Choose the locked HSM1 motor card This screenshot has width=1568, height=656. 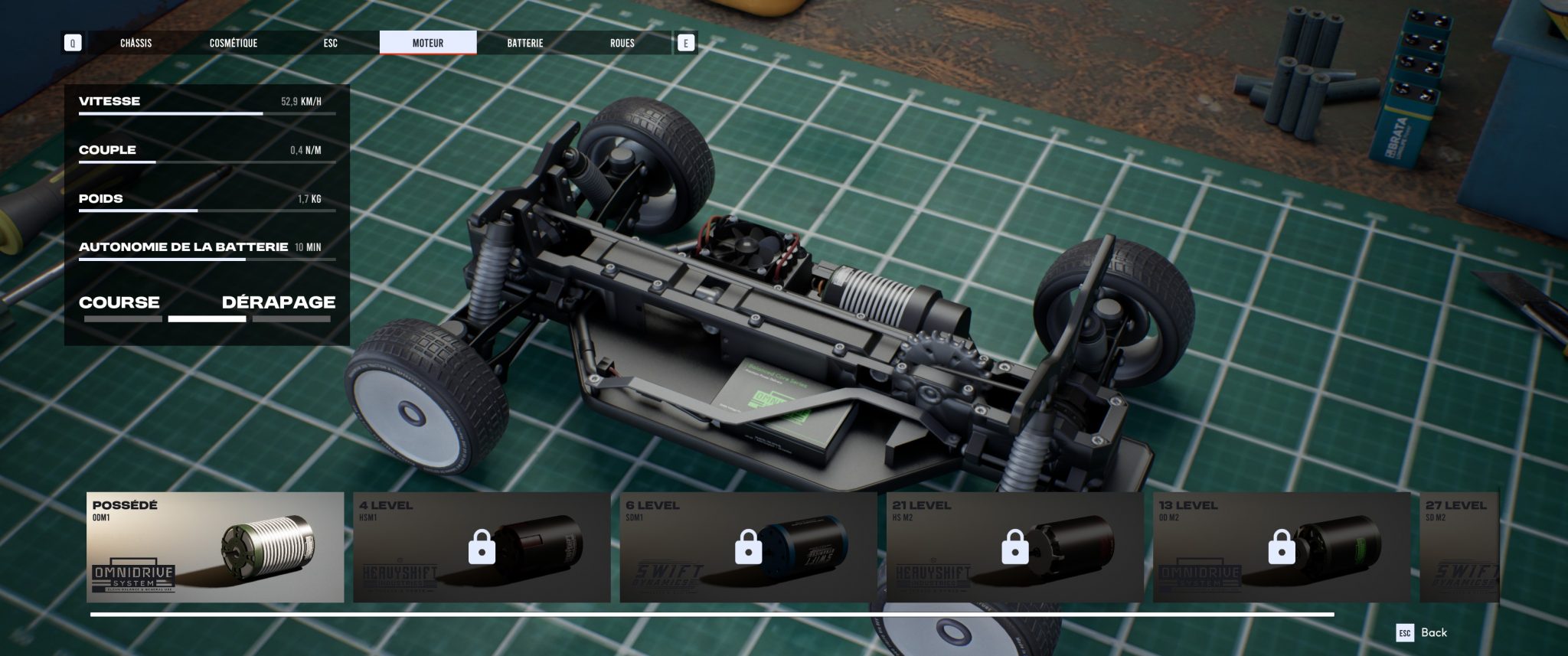[482, 547]
